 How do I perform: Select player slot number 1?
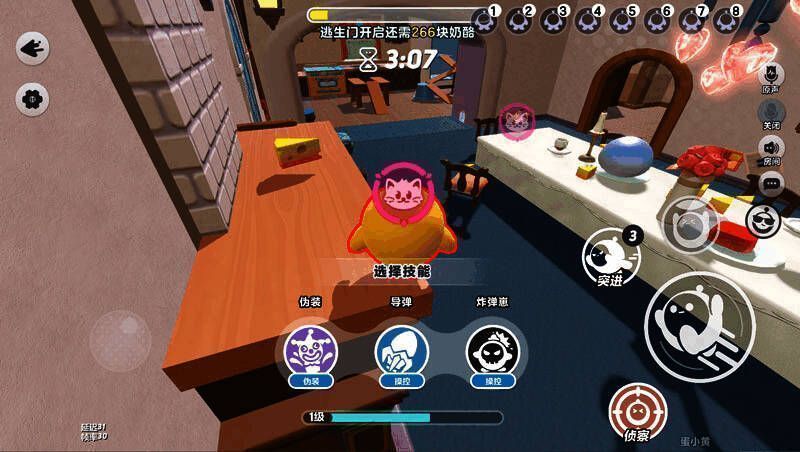[487, 19]
